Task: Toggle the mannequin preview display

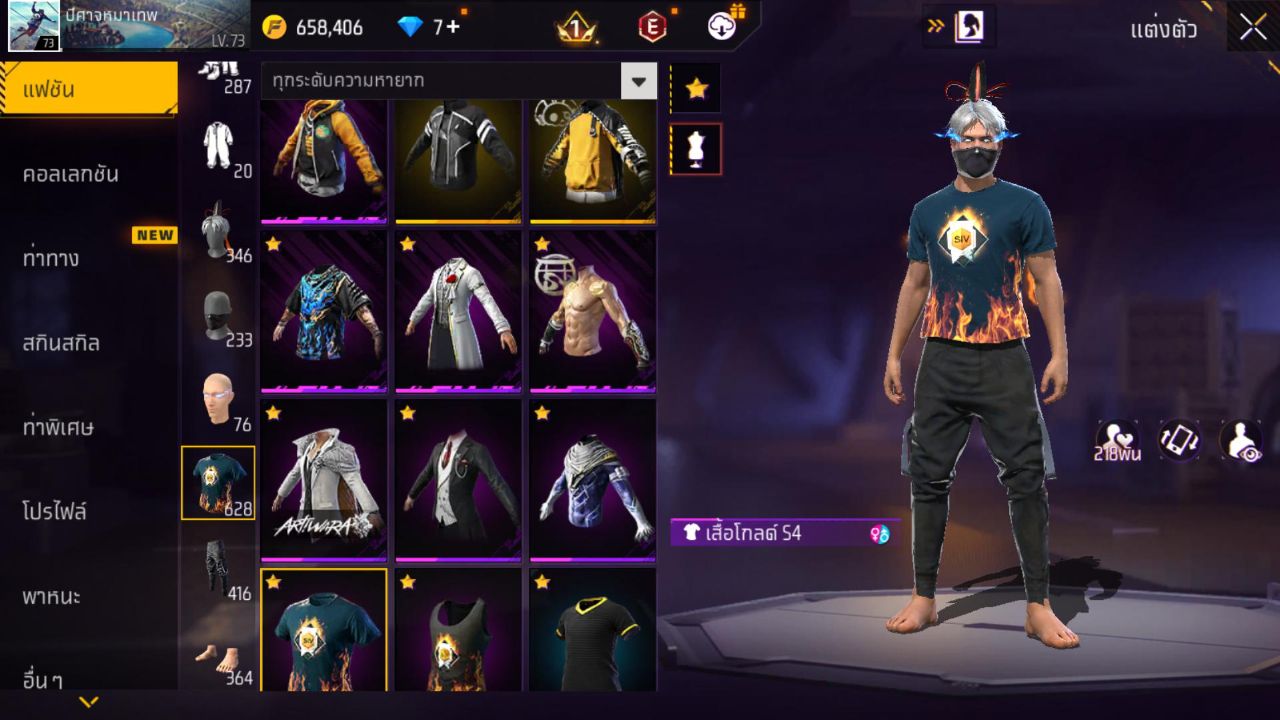Action: click(696, 148)
